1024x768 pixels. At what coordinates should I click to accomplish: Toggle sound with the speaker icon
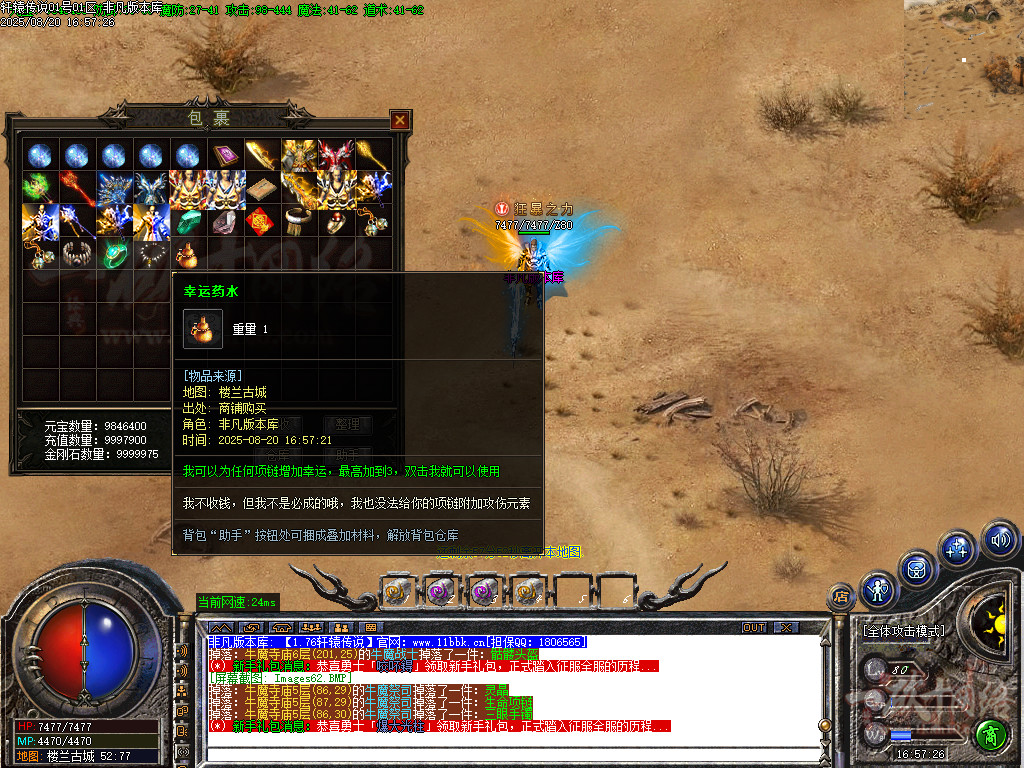pyautogui.click(x=998, y=540)
